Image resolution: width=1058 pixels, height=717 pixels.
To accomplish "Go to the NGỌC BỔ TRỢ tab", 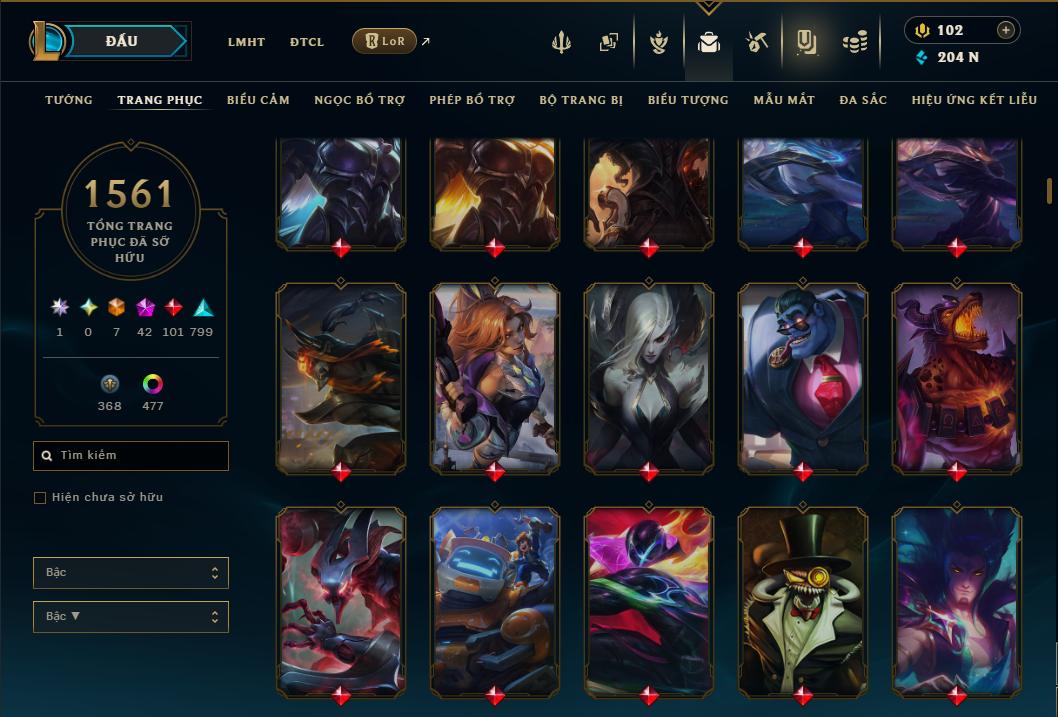I will click(x=359, y=100).
